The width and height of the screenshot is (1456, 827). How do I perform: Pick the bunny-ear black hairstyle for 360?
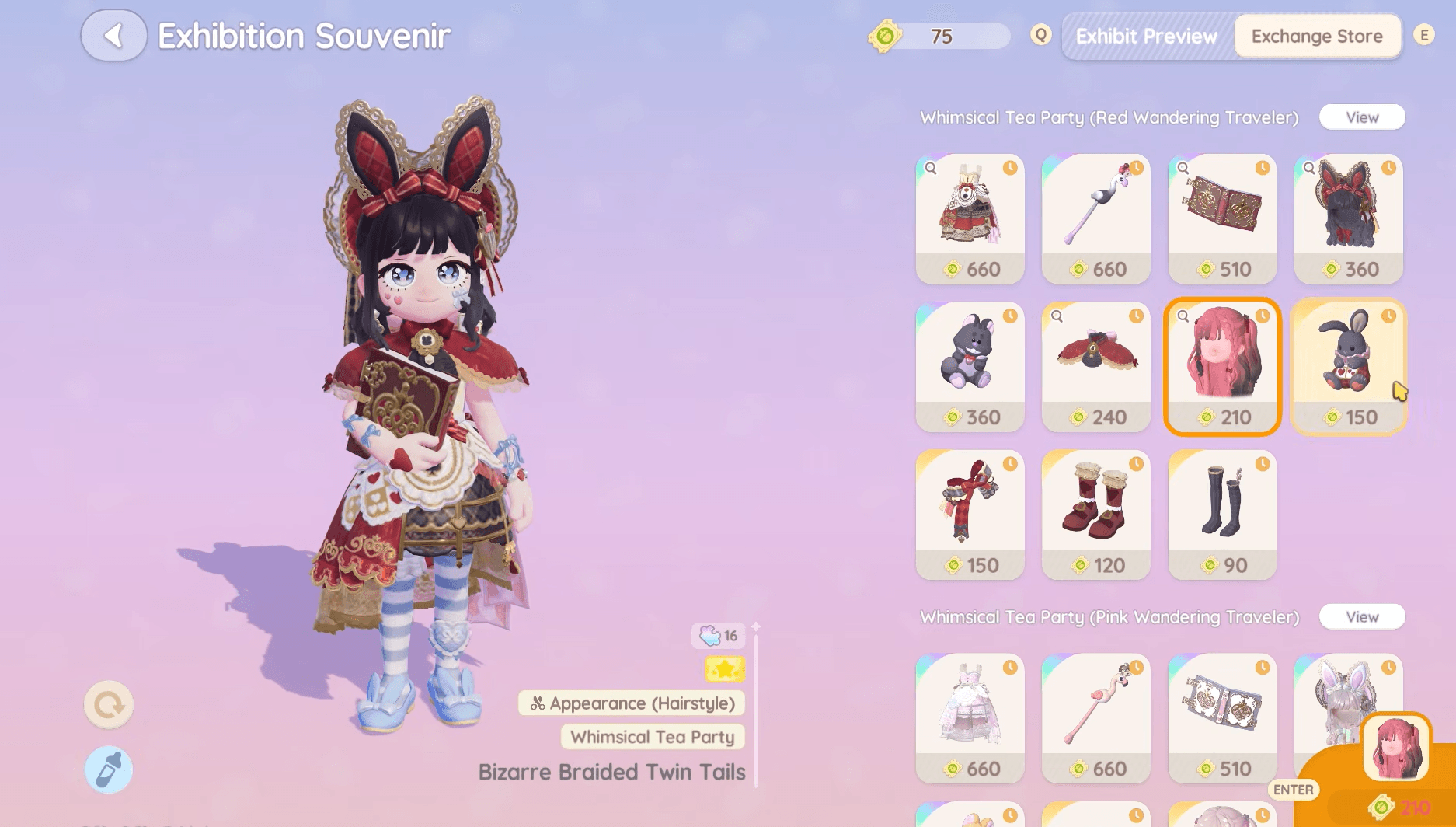tap(1348, 218)
